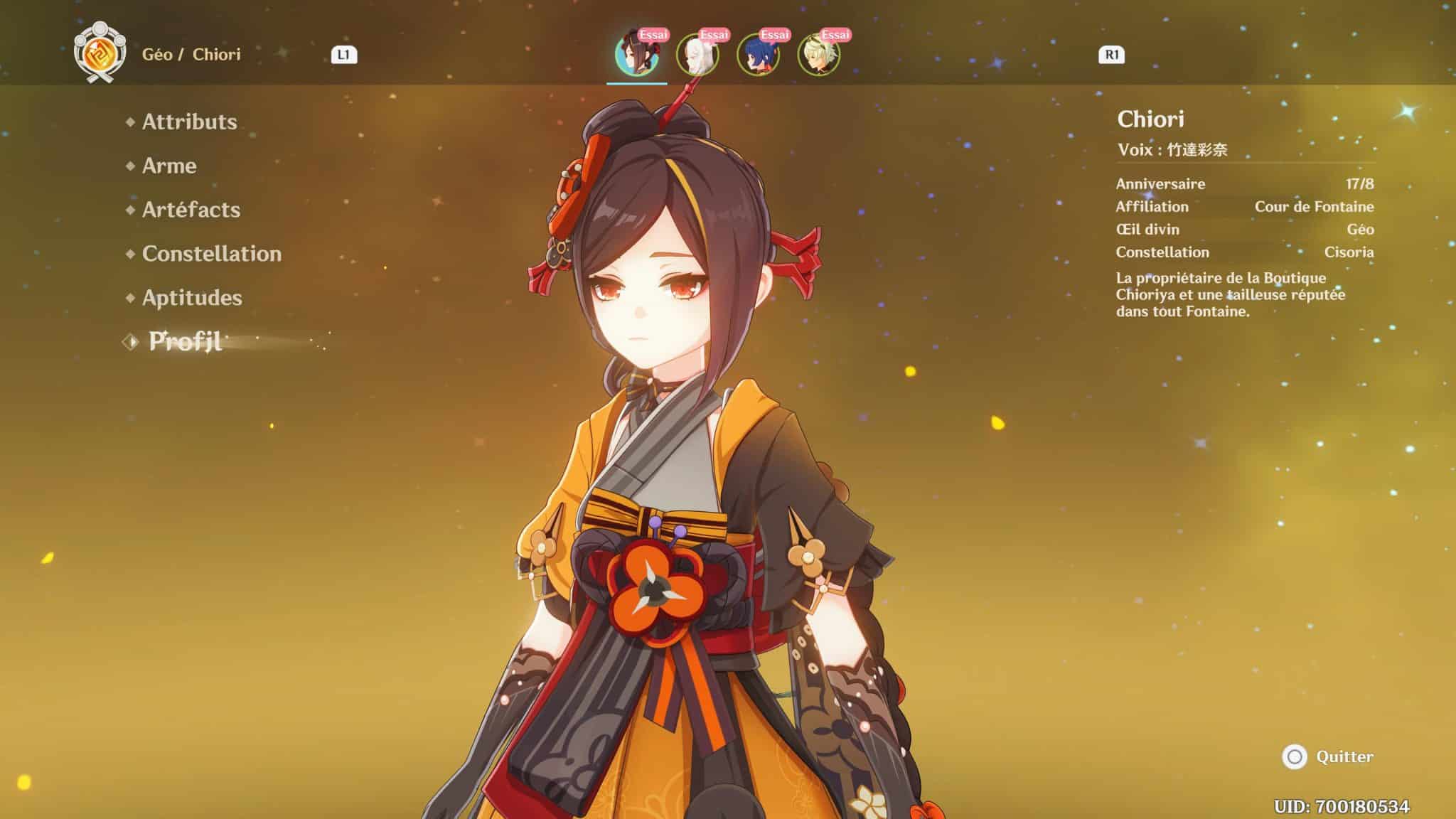The width and height of the screenshot is (1456, 819).
Task: View the Constellation section
Action: [211, 254]
